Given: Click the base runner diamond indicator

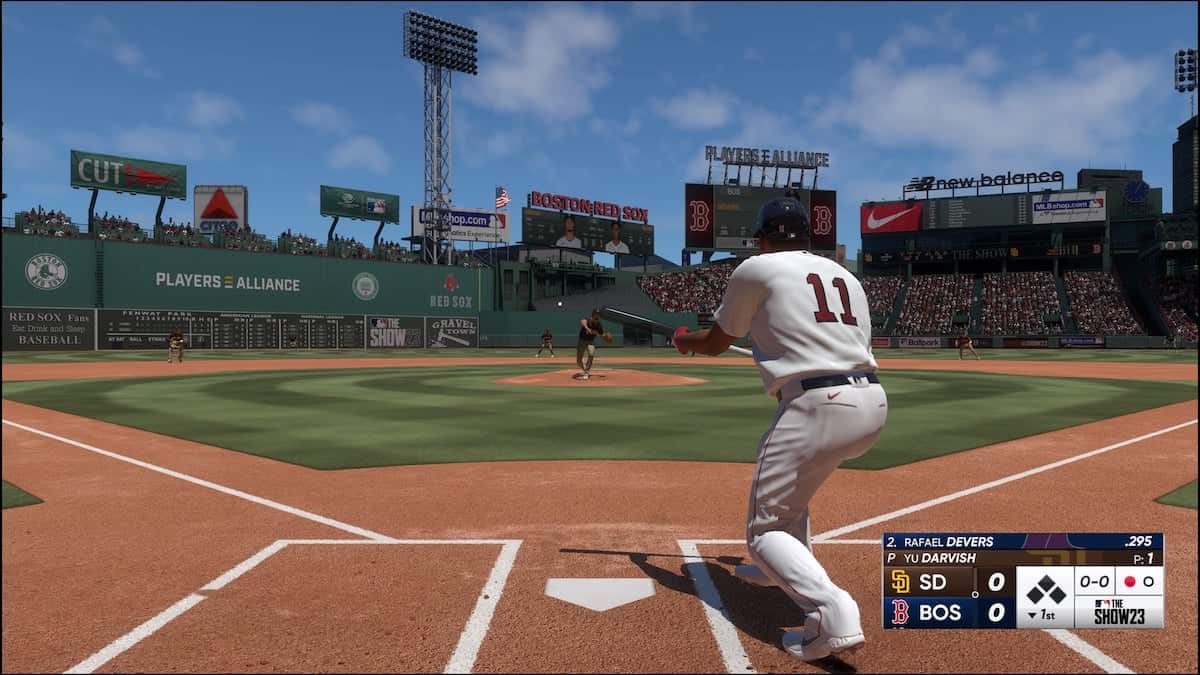Looking at the screenshot, I should (1045, 589).
